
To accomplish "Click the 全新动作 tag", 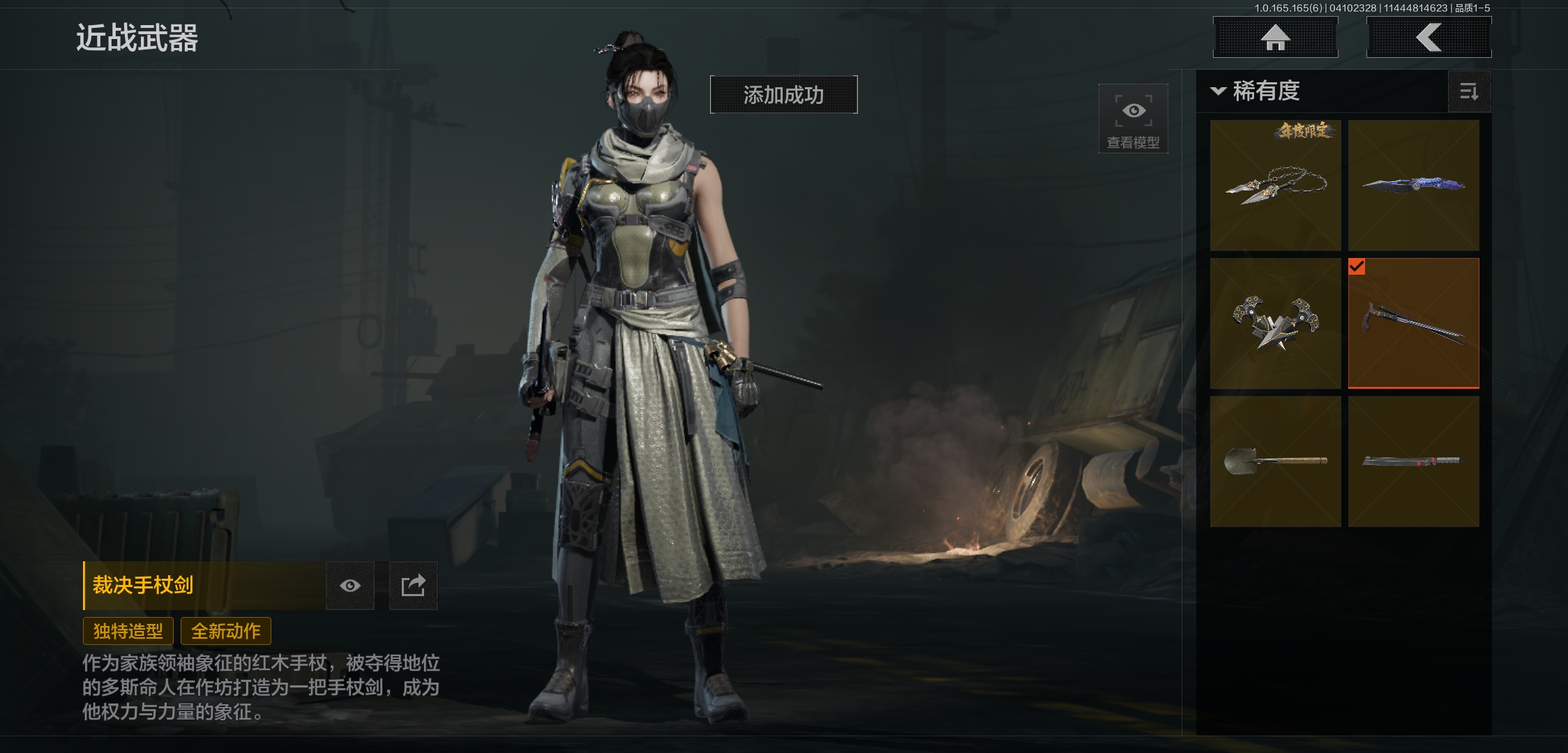I will 226,631.
